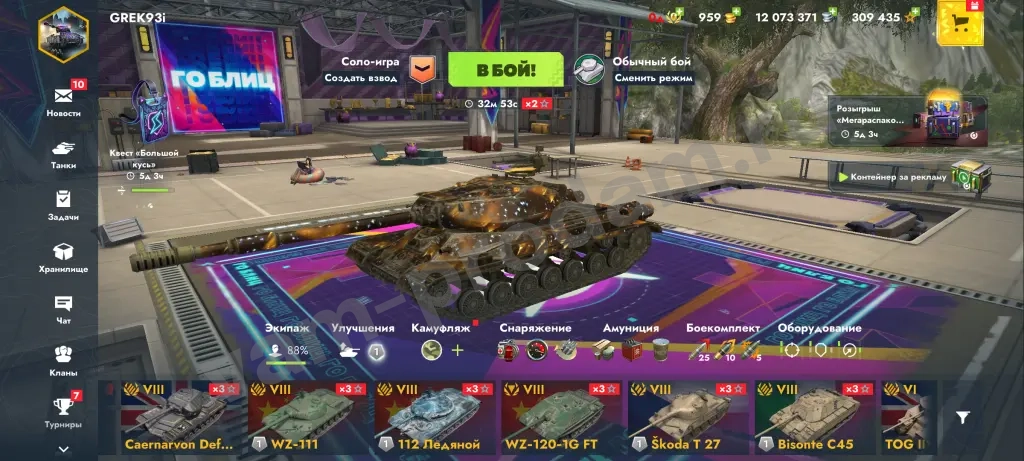1024x461 pixels.
Task: Open the Новости news menu
Action: pos(63,99)
